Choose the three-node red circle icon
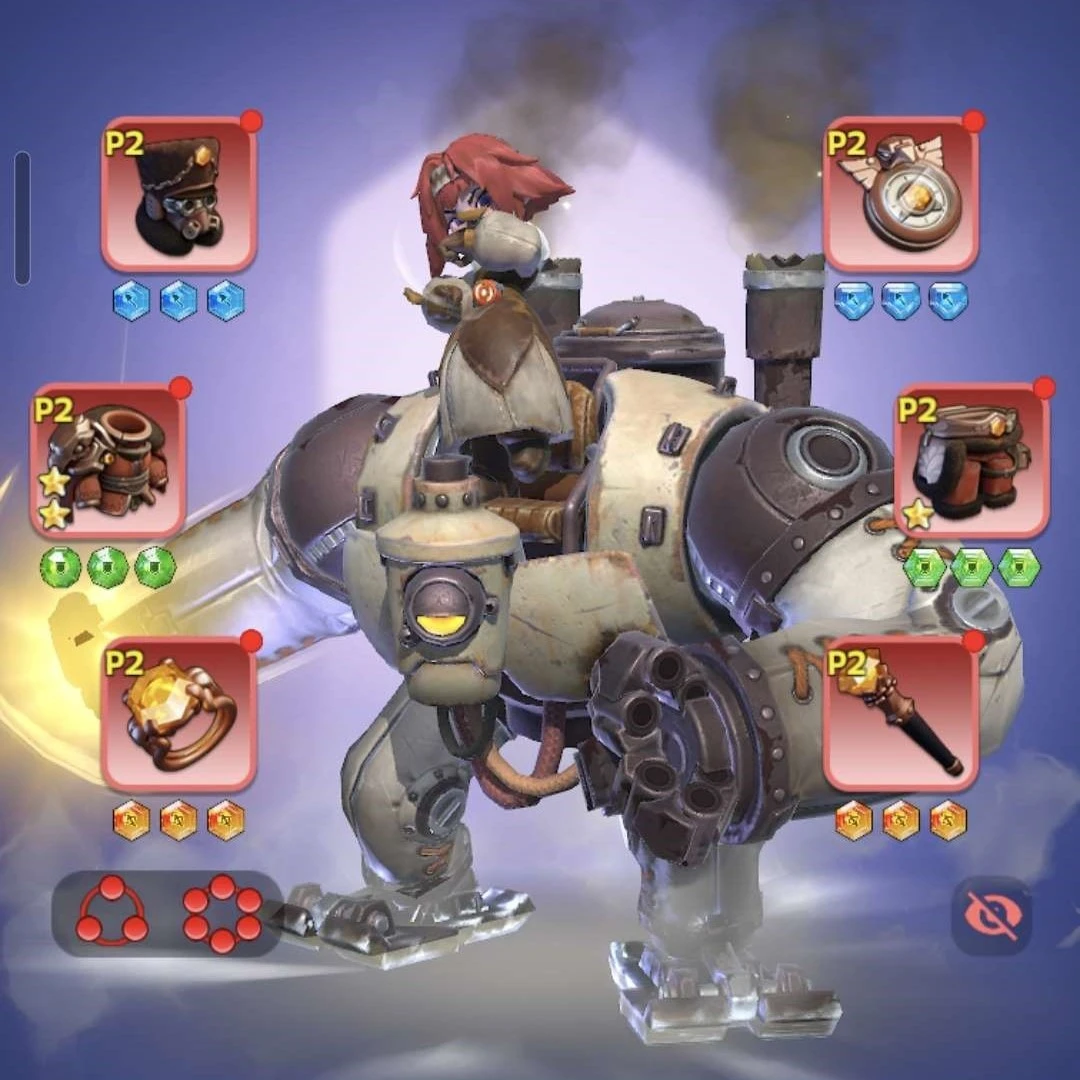This screenshot has height=1080, width=1080. coord(112,912)
